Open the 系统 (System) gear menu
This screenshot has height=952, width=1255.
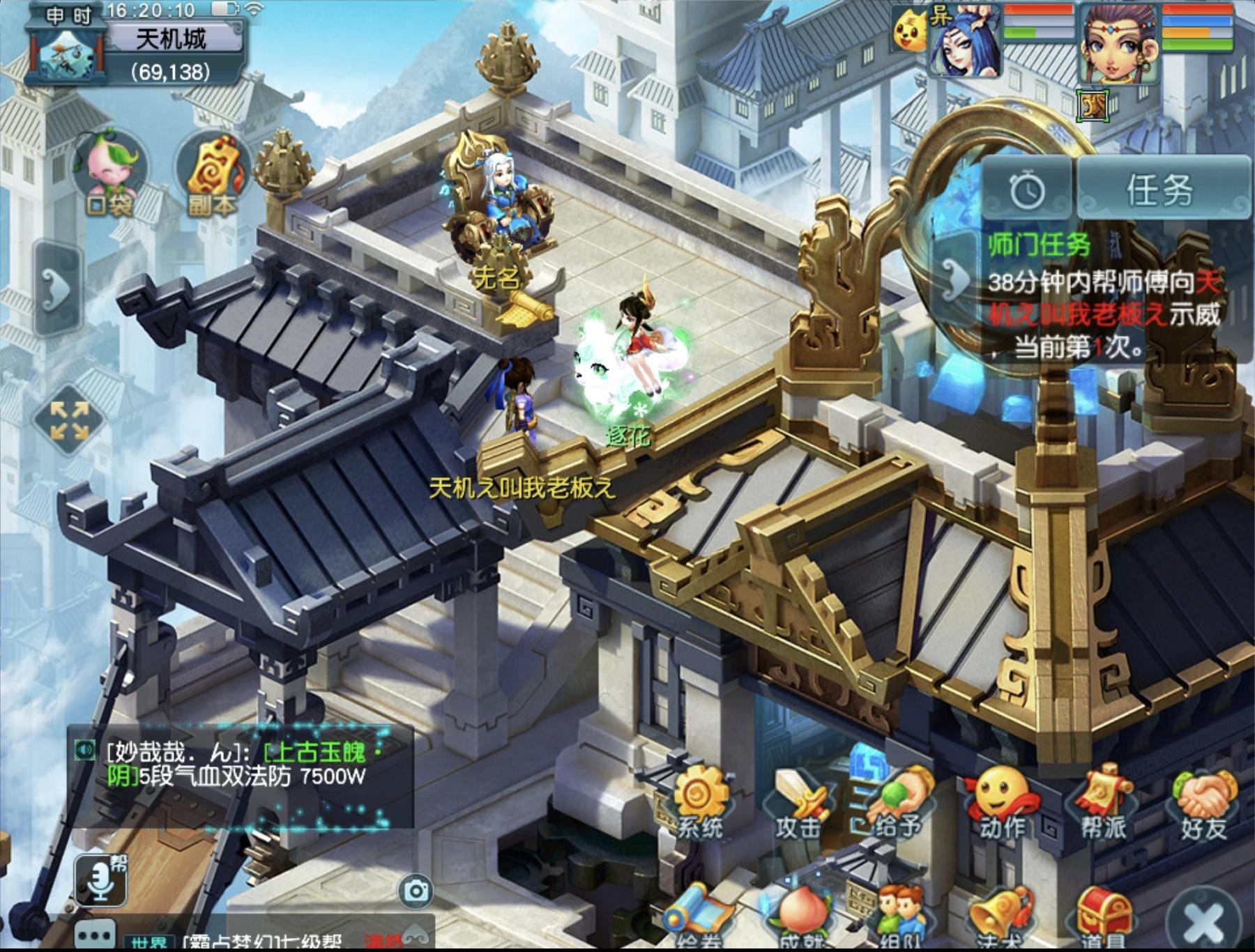[x=699, y=801]
